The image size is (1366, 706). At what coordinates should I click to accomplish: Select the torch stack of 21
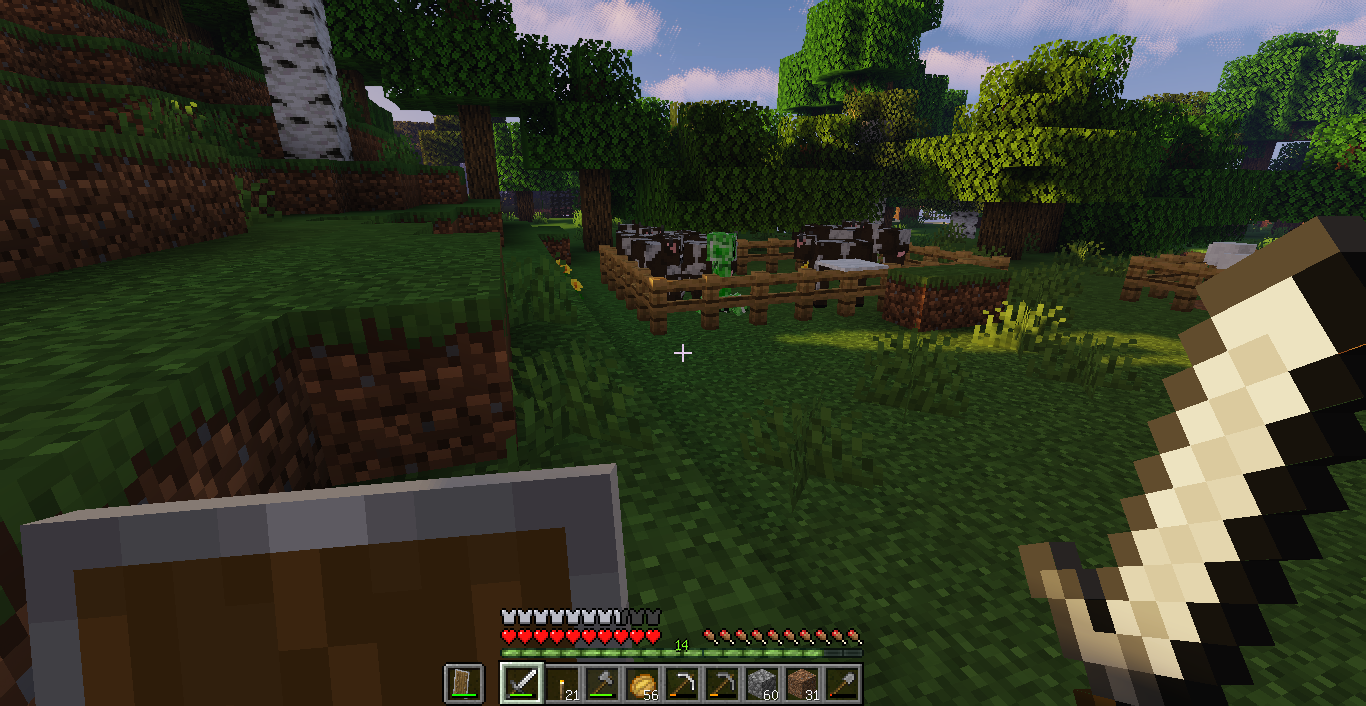(562, 684)
